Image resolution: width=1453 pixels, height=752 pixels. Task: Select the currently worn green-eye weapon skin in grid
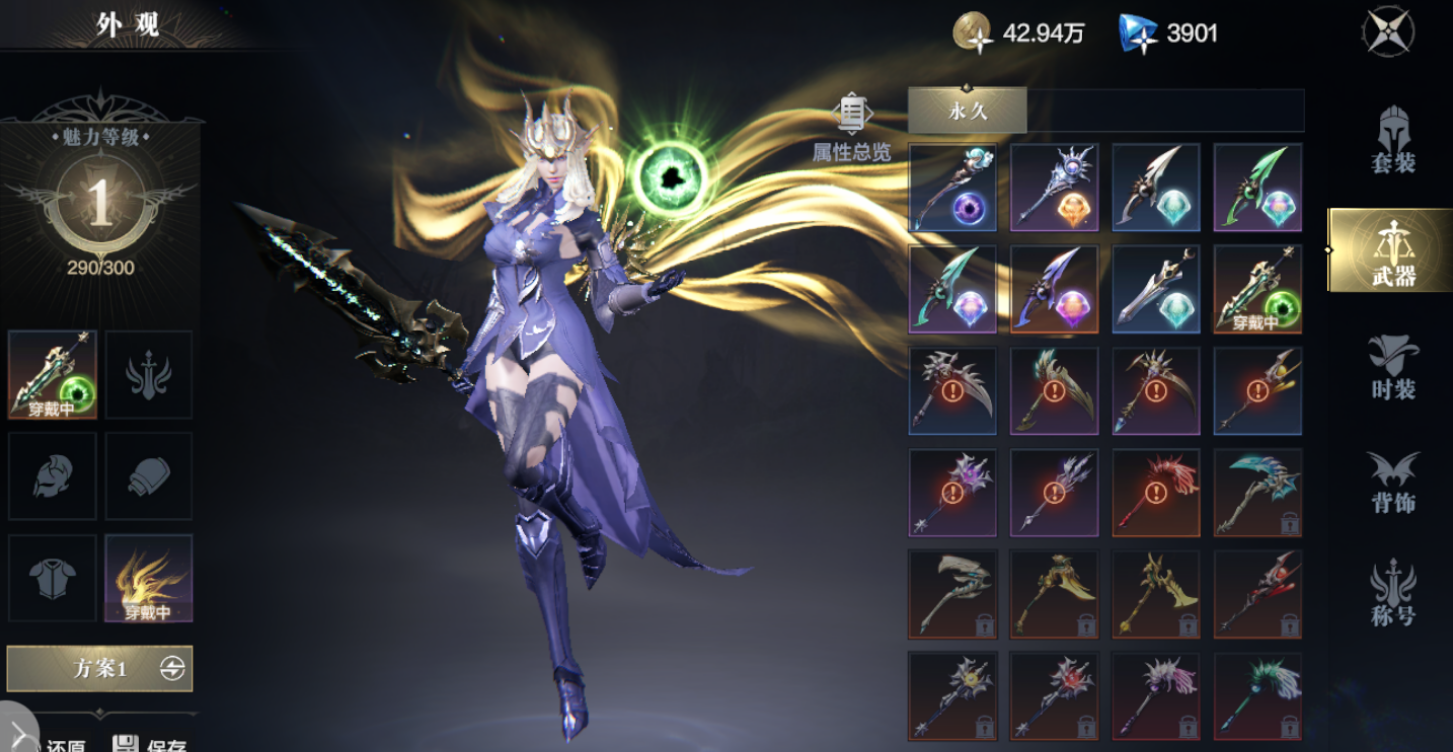click(1257, 289)
